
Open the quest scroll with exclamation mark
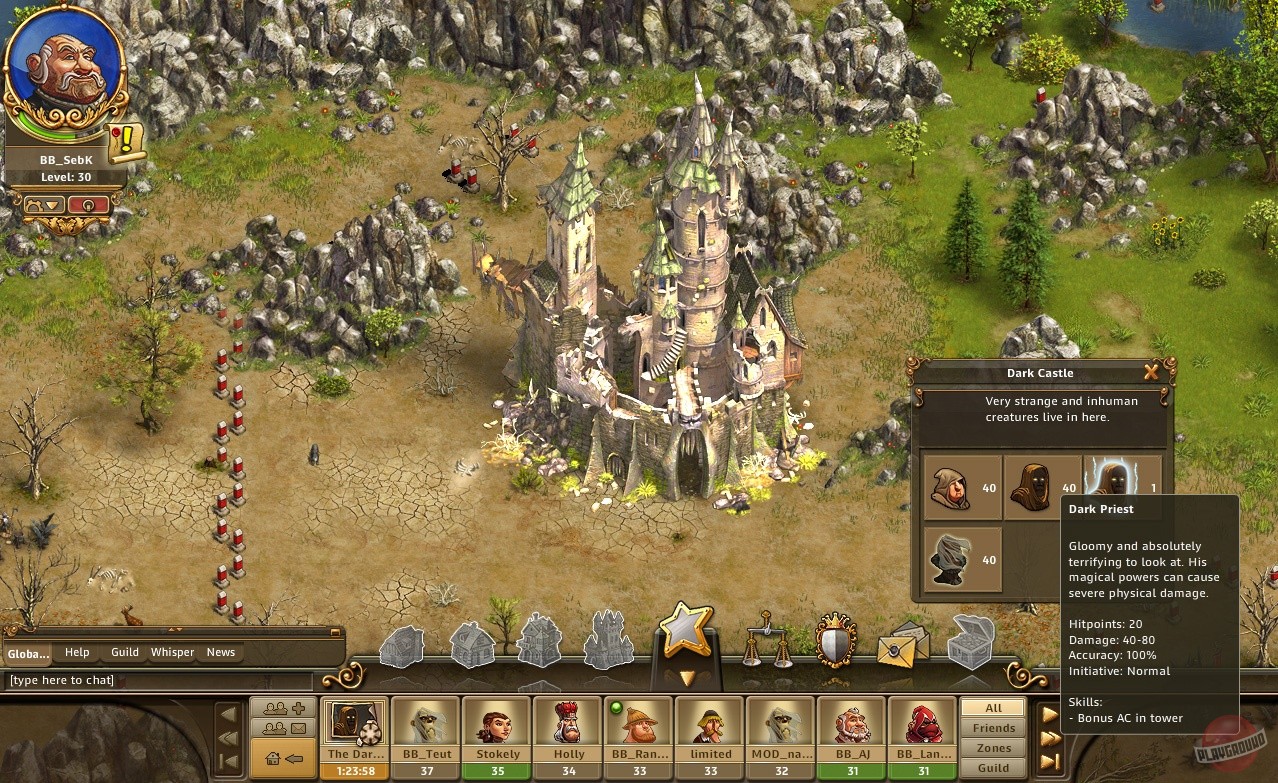127,143
